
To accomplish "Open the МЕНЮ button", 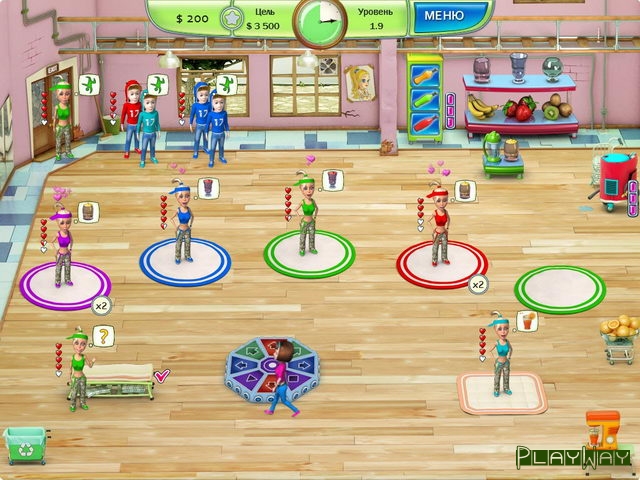I will pyautogui.click(x=443, y=16).
